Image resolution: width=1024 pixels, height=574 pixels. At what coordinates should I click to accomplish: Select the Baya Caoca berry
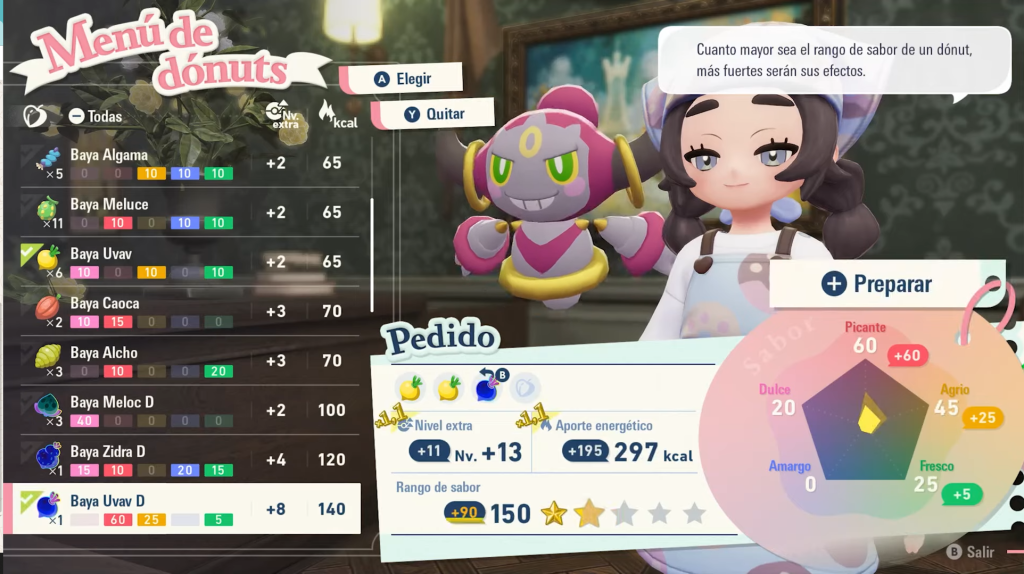point(190,311)
